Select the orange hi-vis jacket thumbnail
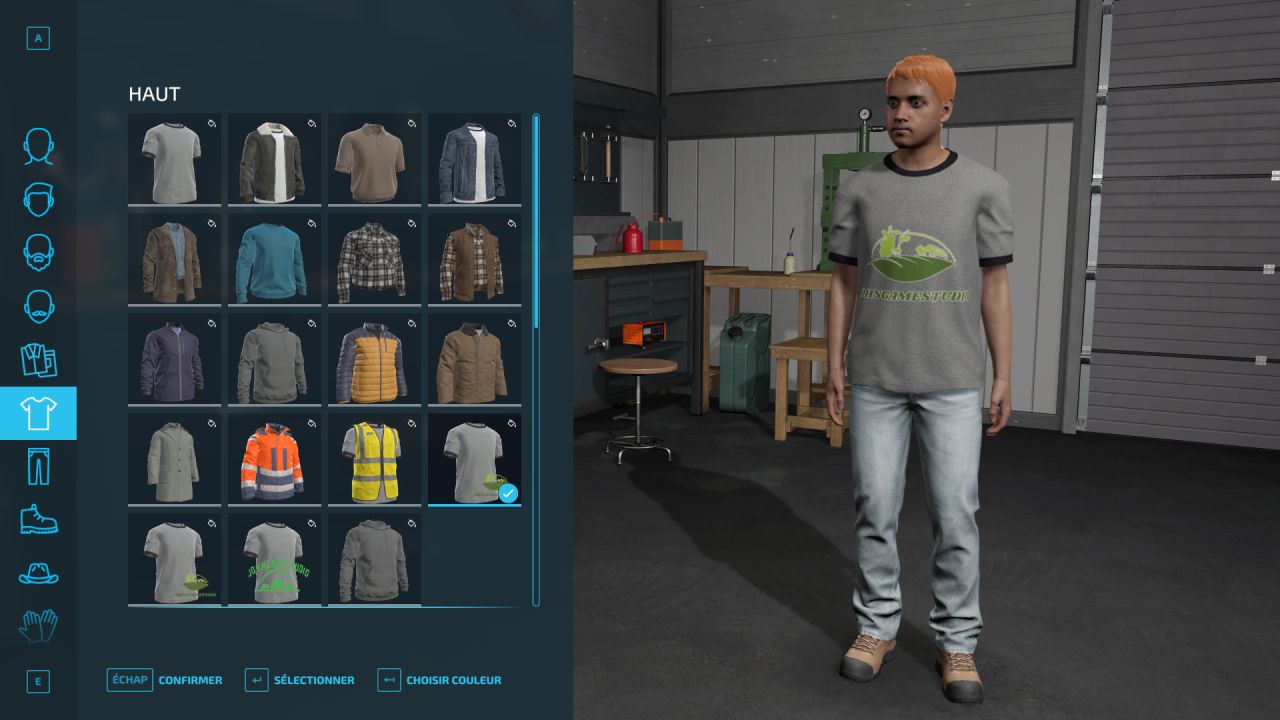The width and height of the screenshot is (1280, 720). tap(274, 458)
